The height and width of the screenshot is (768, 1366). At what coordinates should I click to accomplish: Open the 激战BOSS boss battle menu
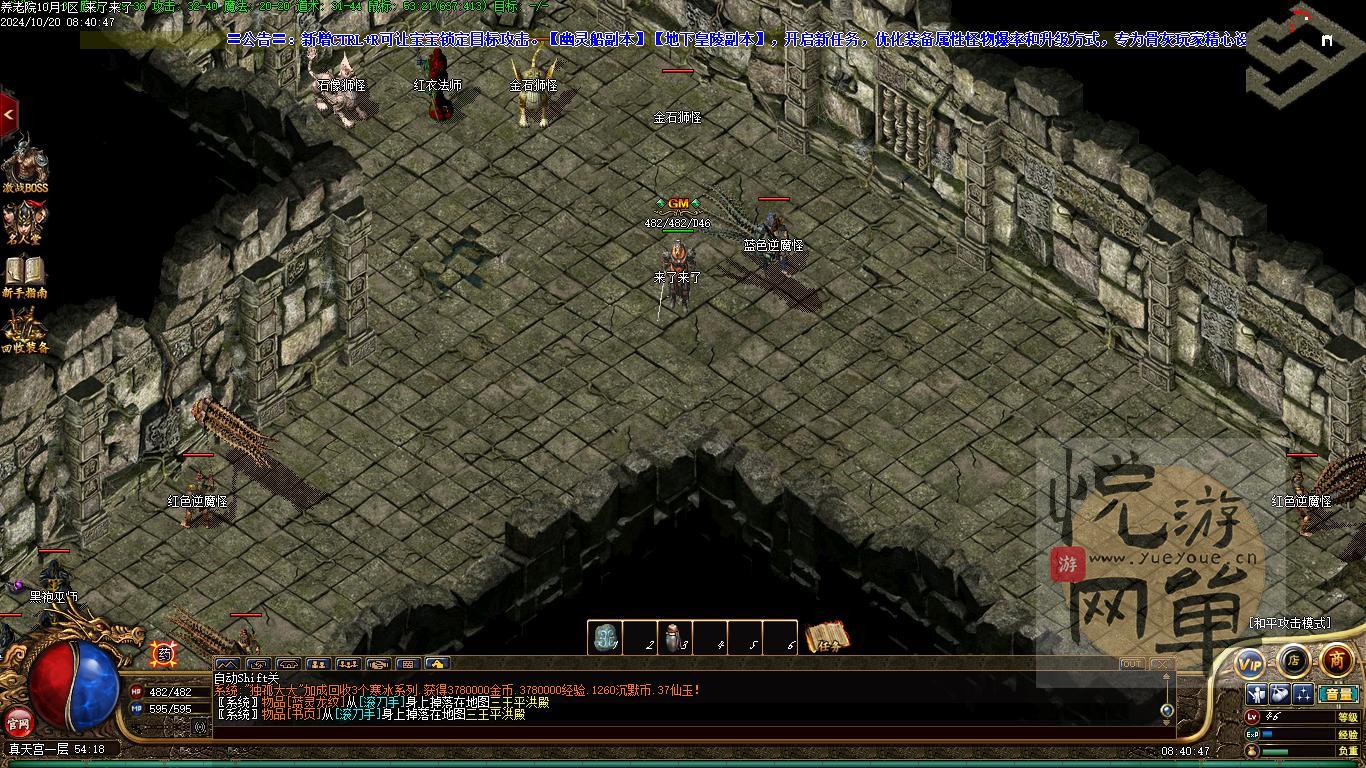tap(24, 165)
